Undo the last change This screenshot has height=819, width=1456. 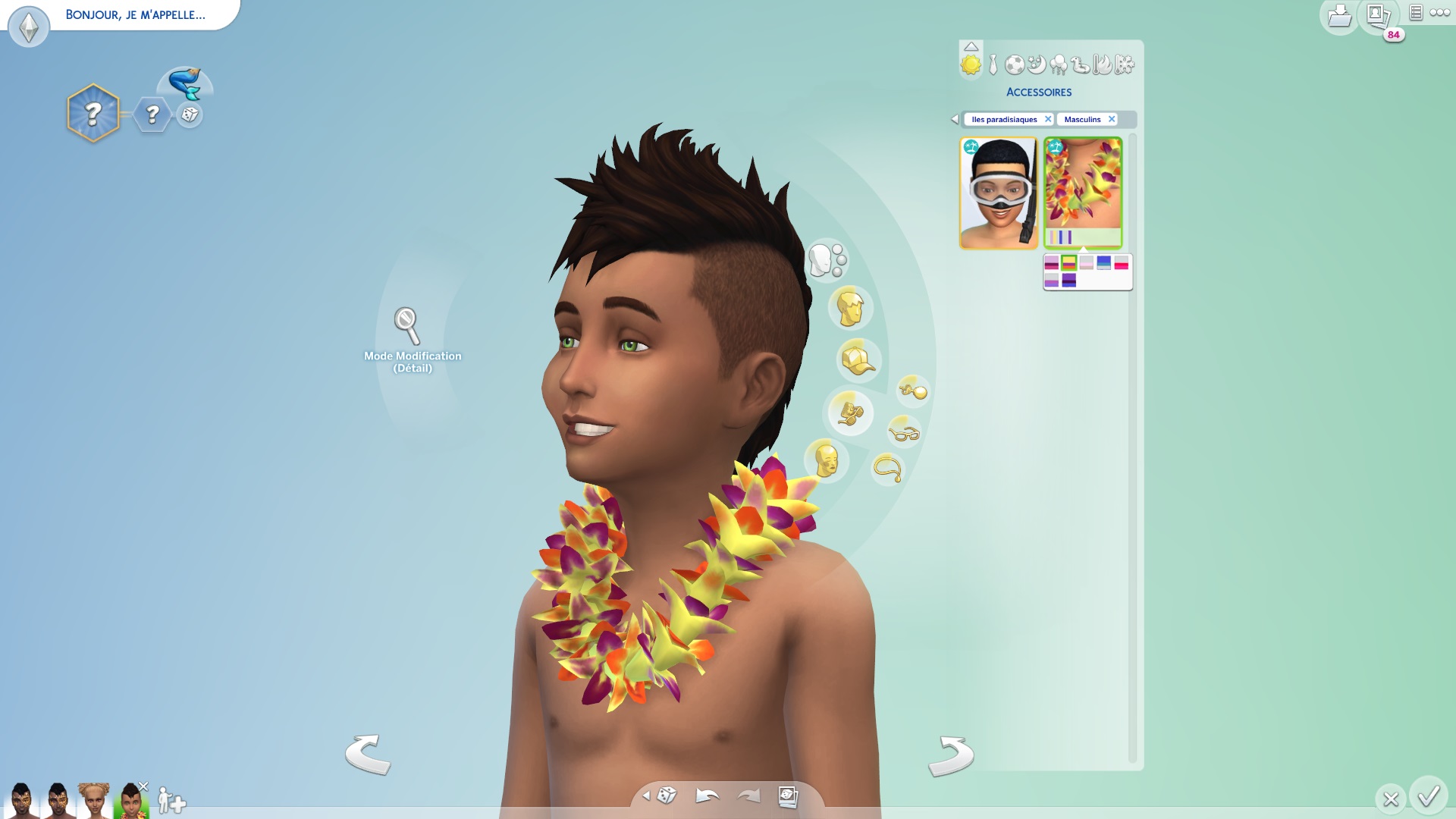click(707, 795)
